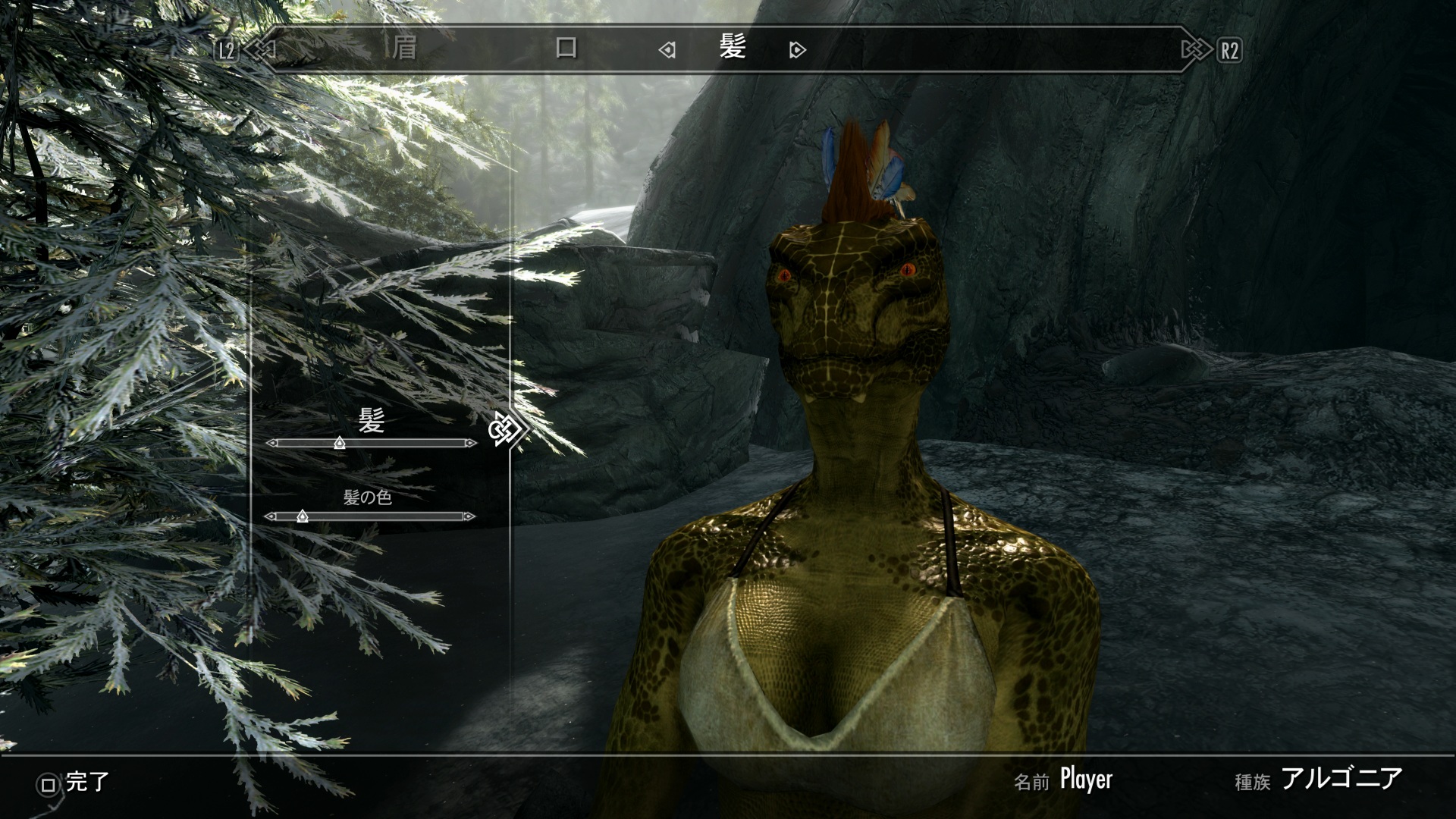1456x819 pixels.
Task: Switch to the 眉 (brow) tab
Action: 404,49
